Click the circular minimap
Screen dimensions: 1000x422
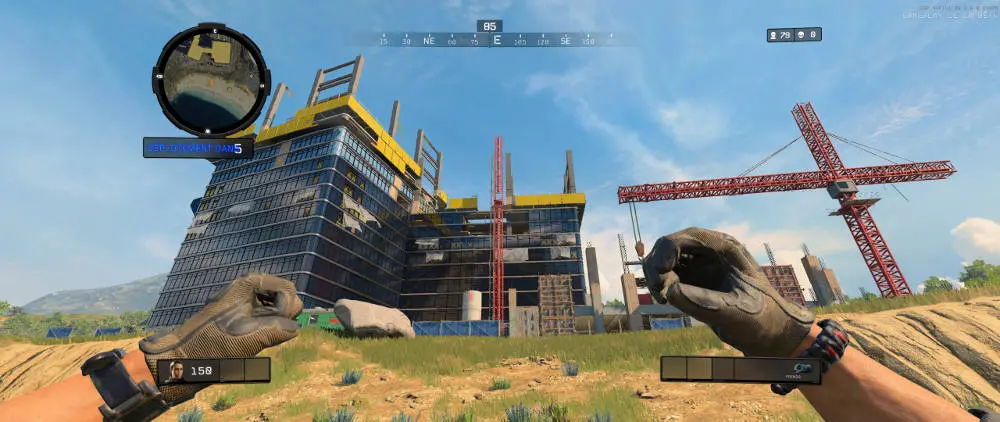coord(210,79)
